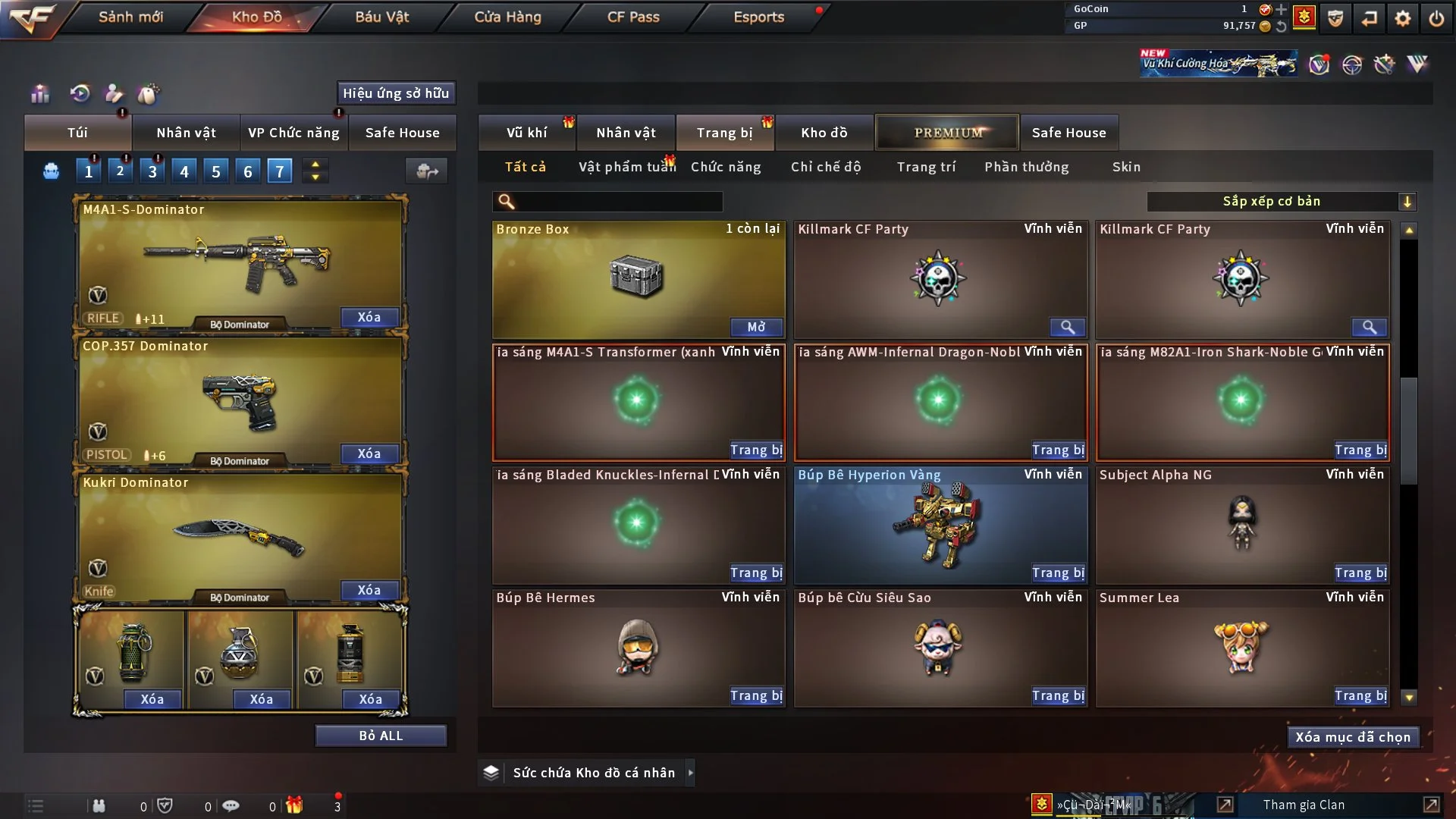The image size is (1456, 819).
Task: Switch to the Nhân vật loadout tab
Action: pyautogui.click(x=186, y=133)
